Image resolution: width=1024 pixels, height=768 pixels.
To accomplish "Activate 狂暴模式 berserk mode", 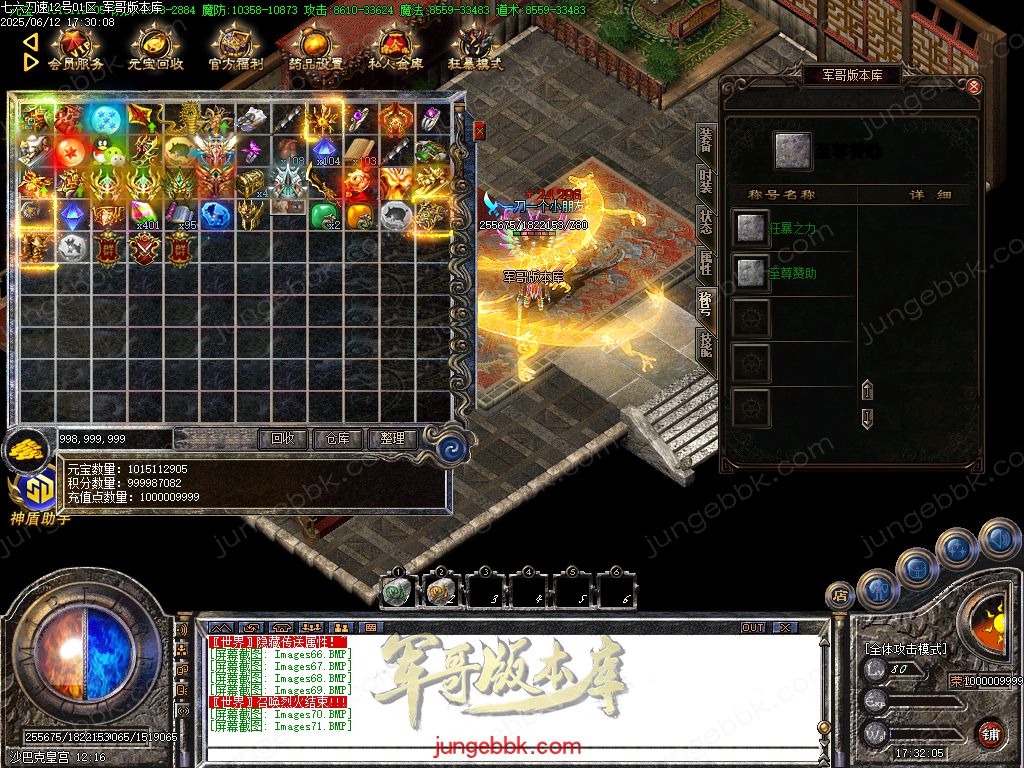I will (x=476, y=49).
